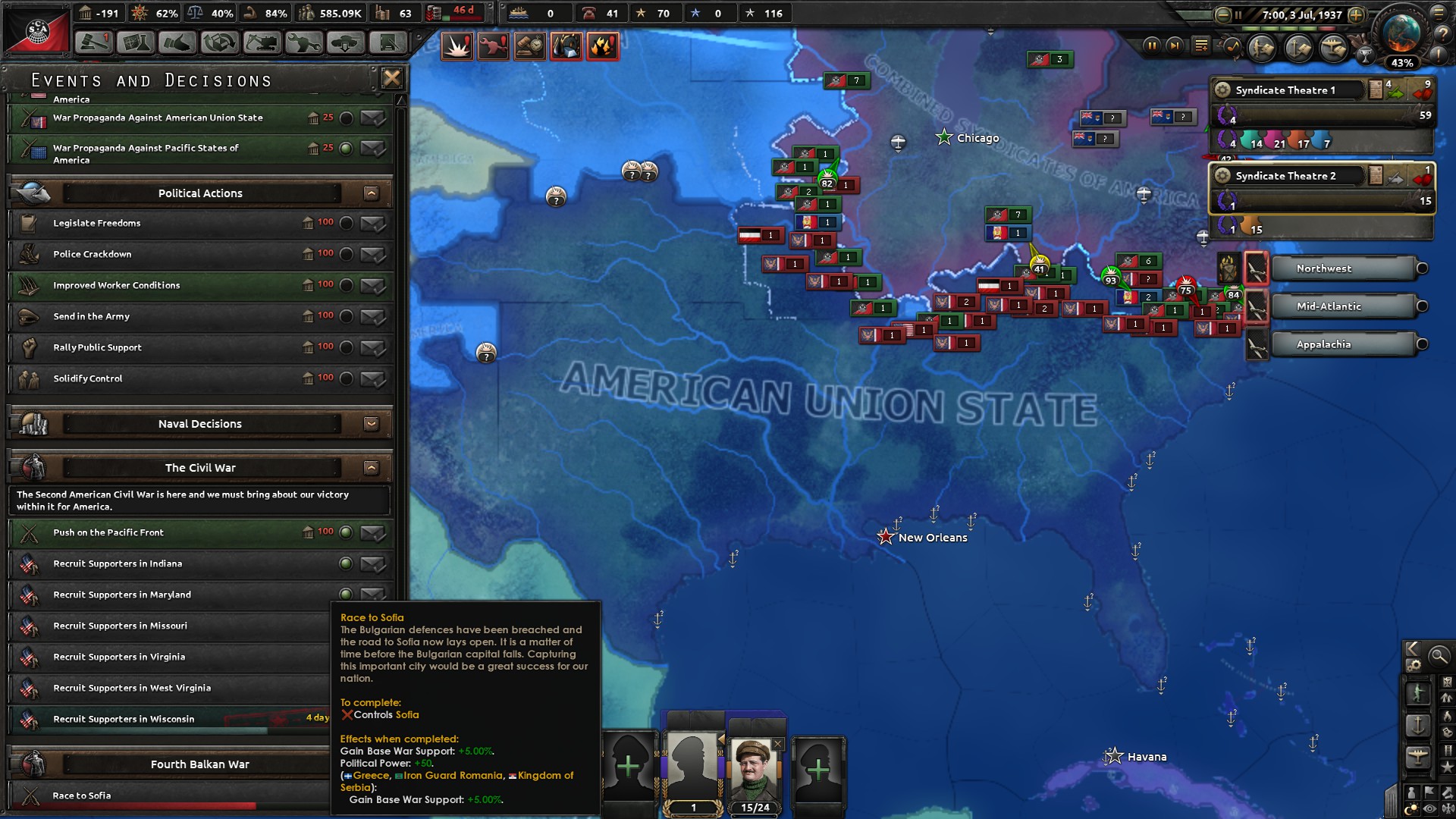Open the Trade tab with recycling arrows icon
This screenshot has height=819, width=1456.
[x=219, y=44]
